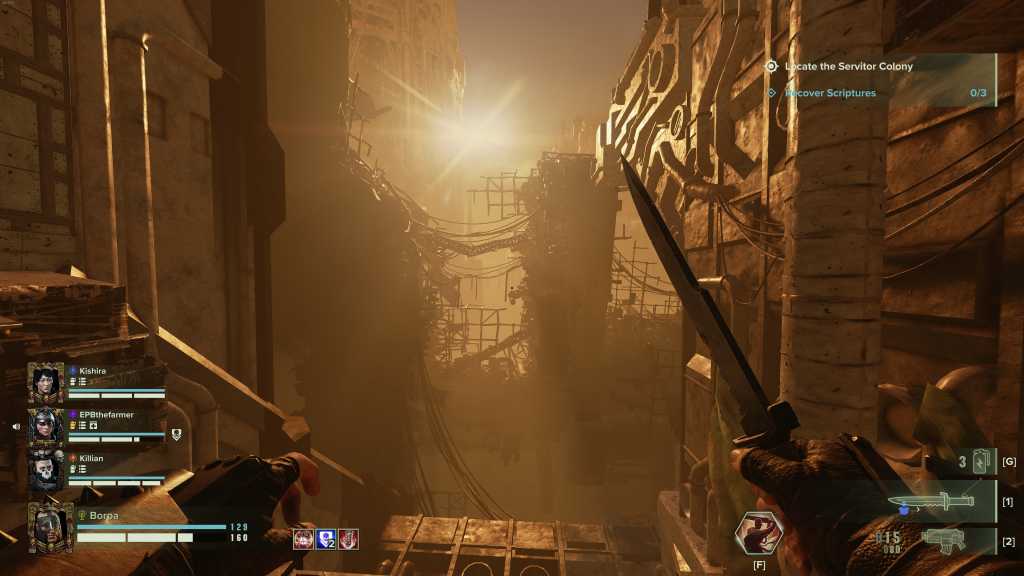Select the Locate the Servitor Colony objective
Image resolution: width=1024 pixels, height=576 pixels.
click(848, 66)
